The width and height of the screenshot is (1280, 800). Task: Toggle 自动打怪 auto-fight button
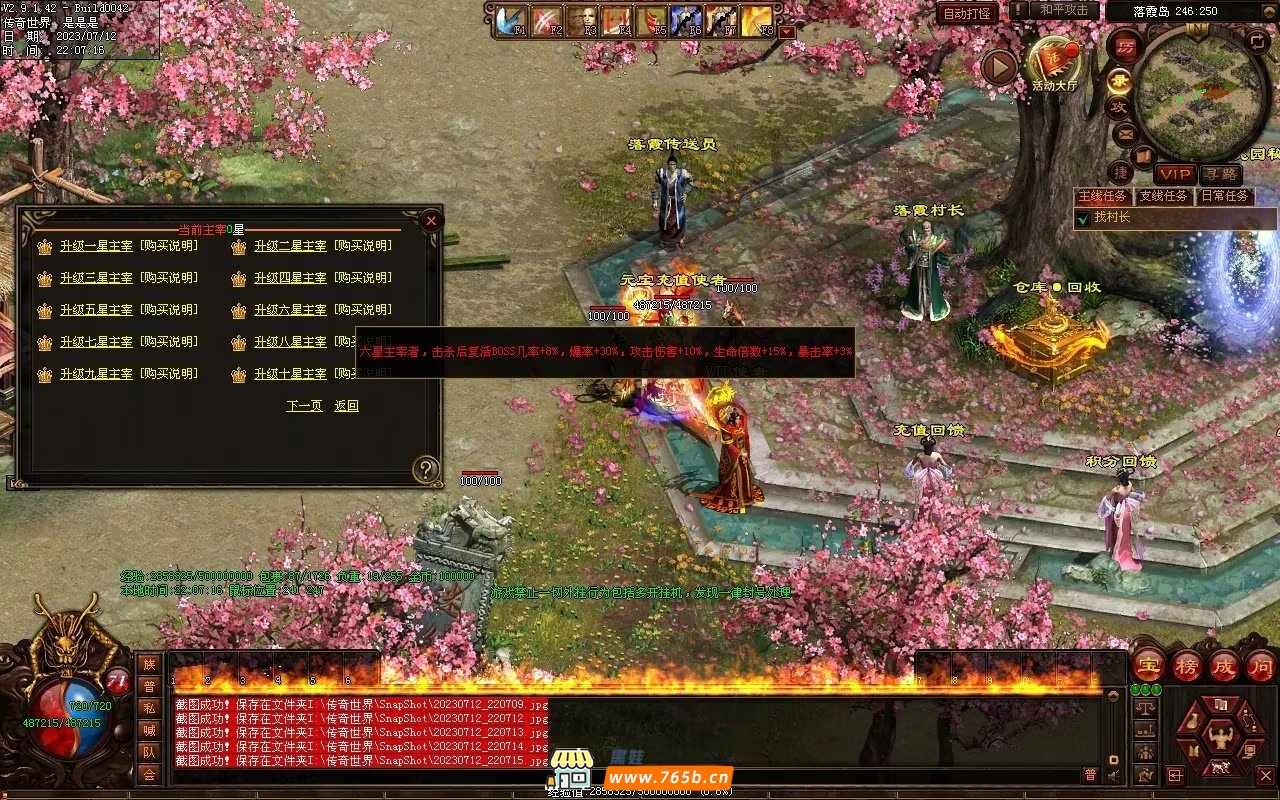(x=967, y=13)
